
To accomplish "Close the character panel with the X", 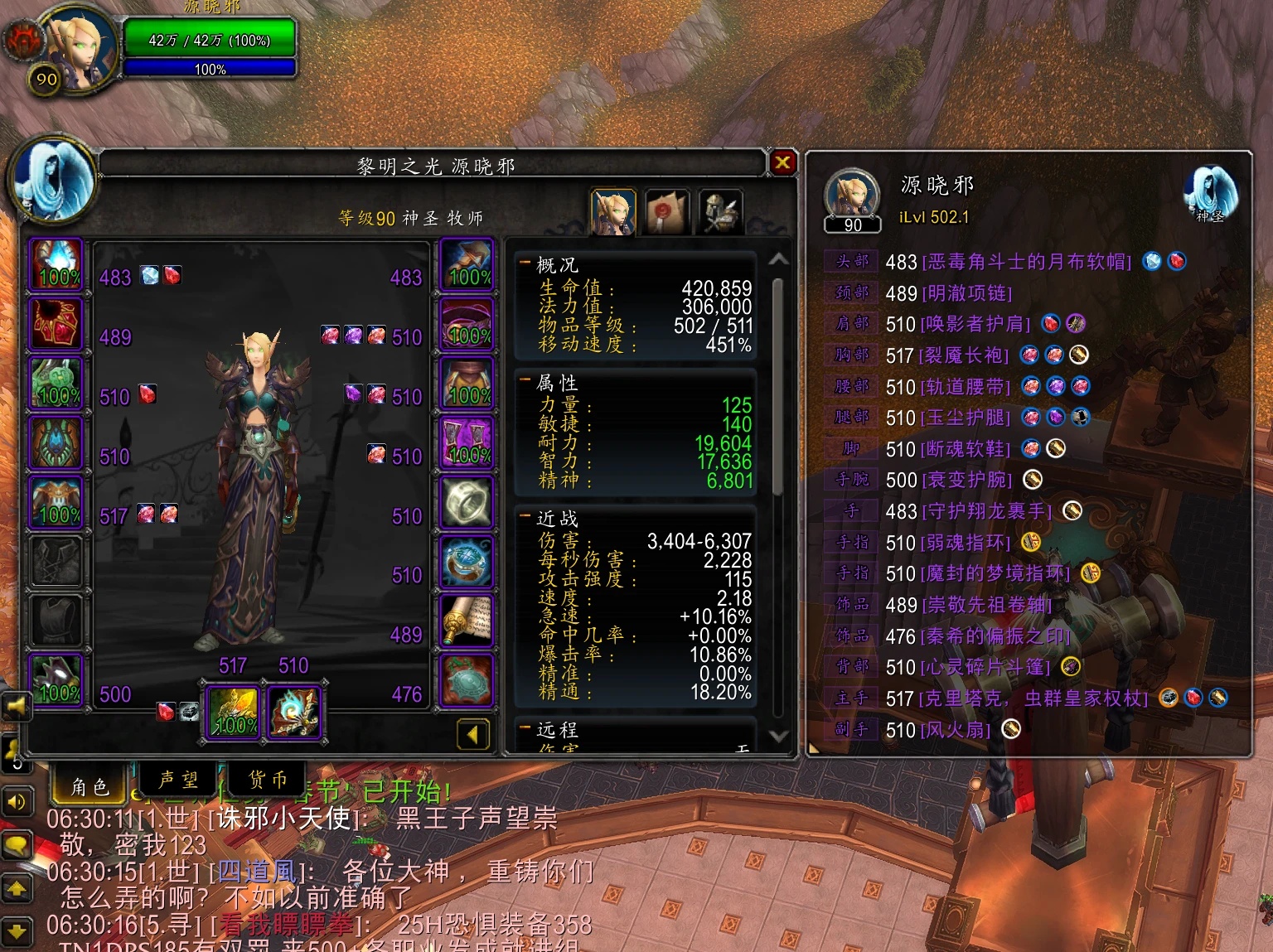I will click(x=782, y=162).
